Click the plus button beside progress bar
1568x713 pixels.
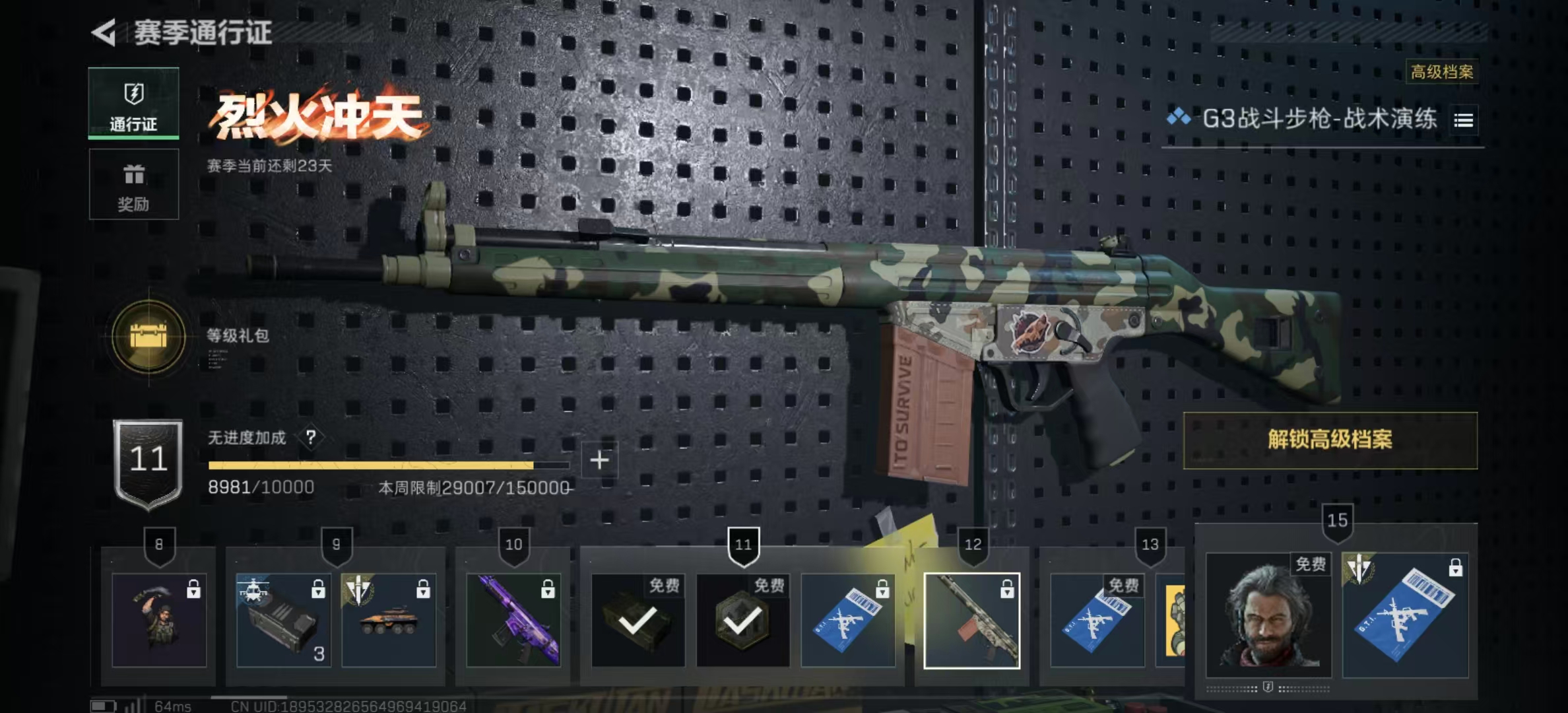[599, 460]
